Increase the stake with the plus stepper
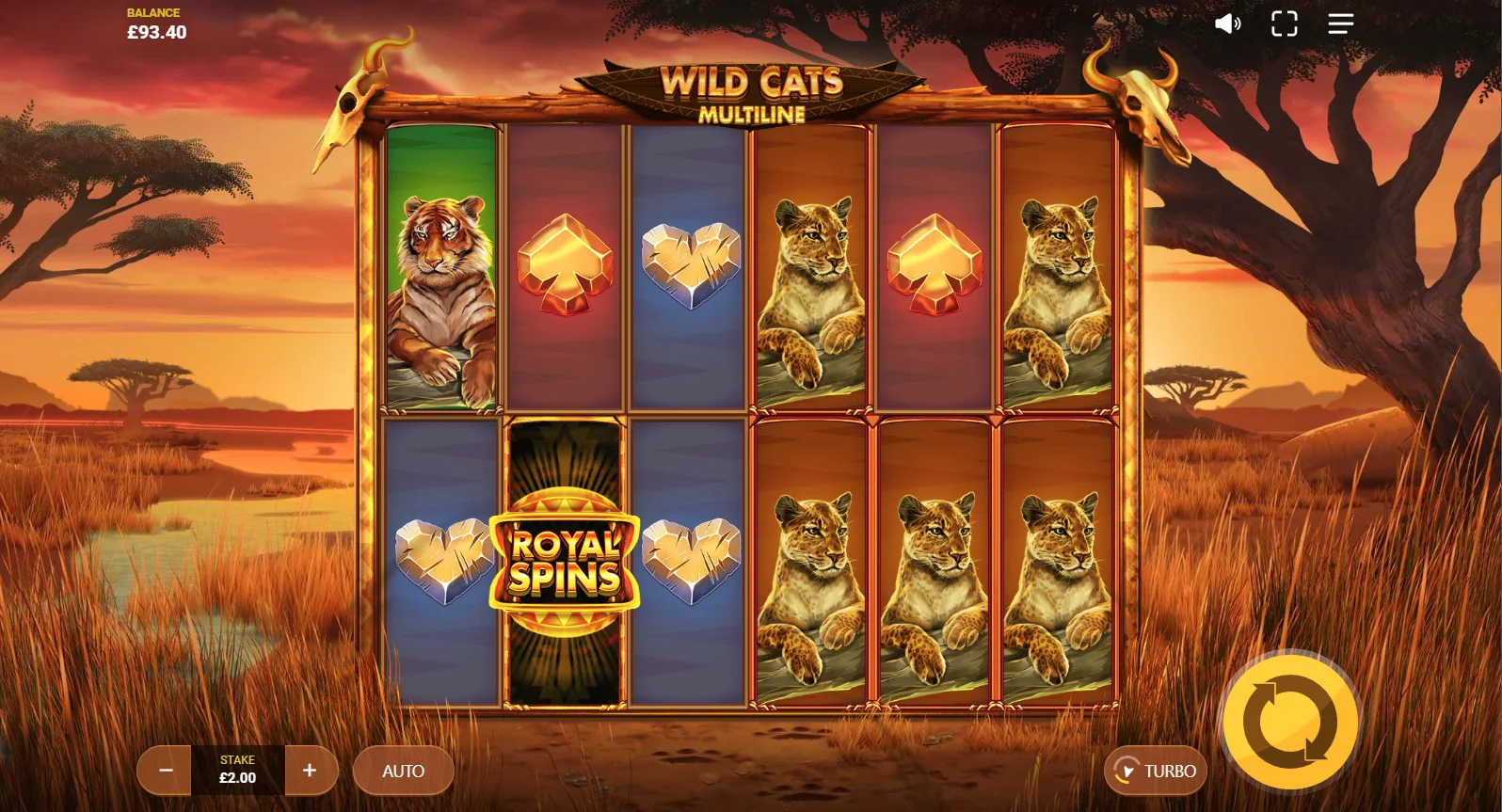The height and width of the screenshot is (812, 1502). 311,770
